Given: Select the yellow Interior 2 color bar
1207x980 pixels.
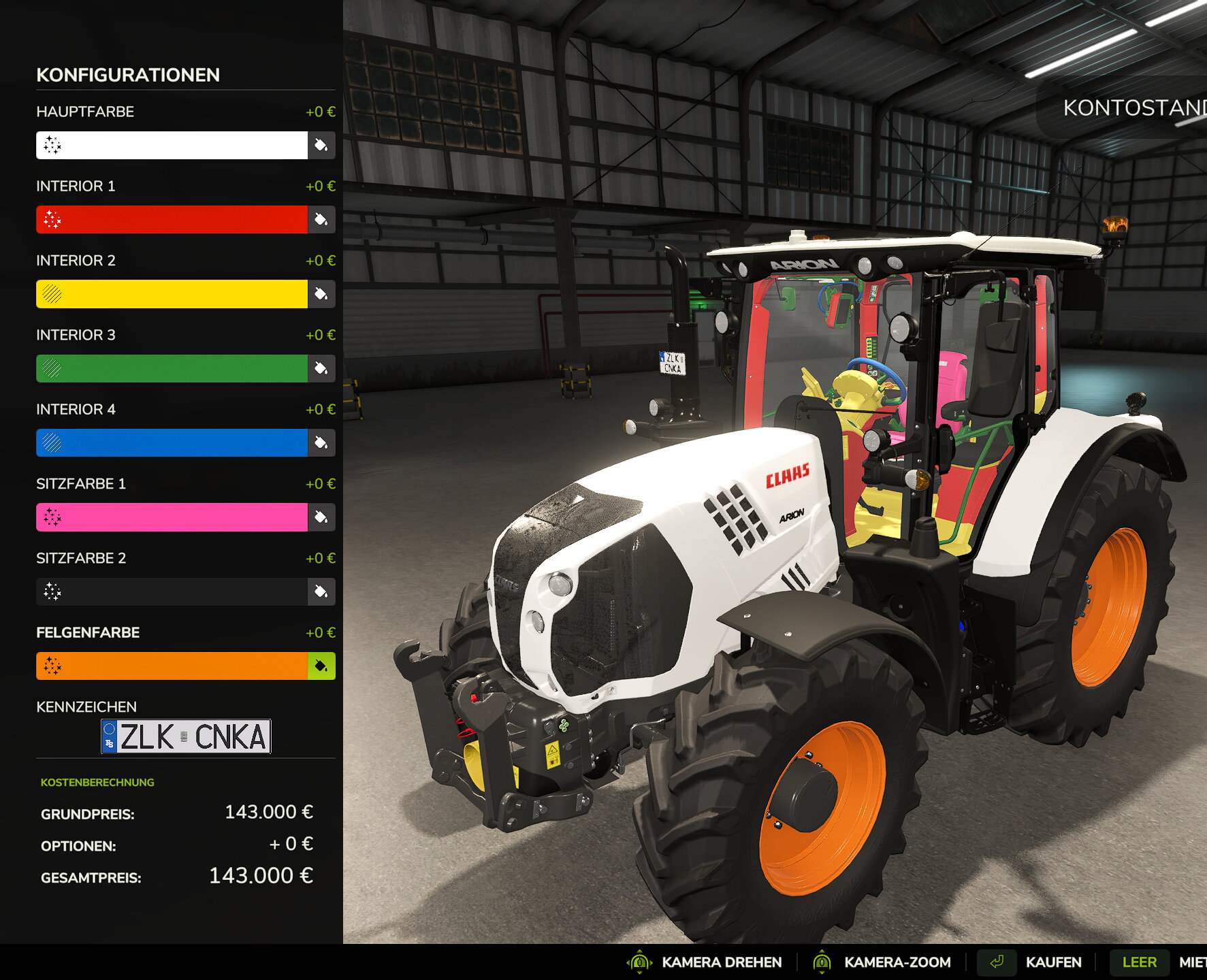Looking at the screenshot, I should click(172, 294).
